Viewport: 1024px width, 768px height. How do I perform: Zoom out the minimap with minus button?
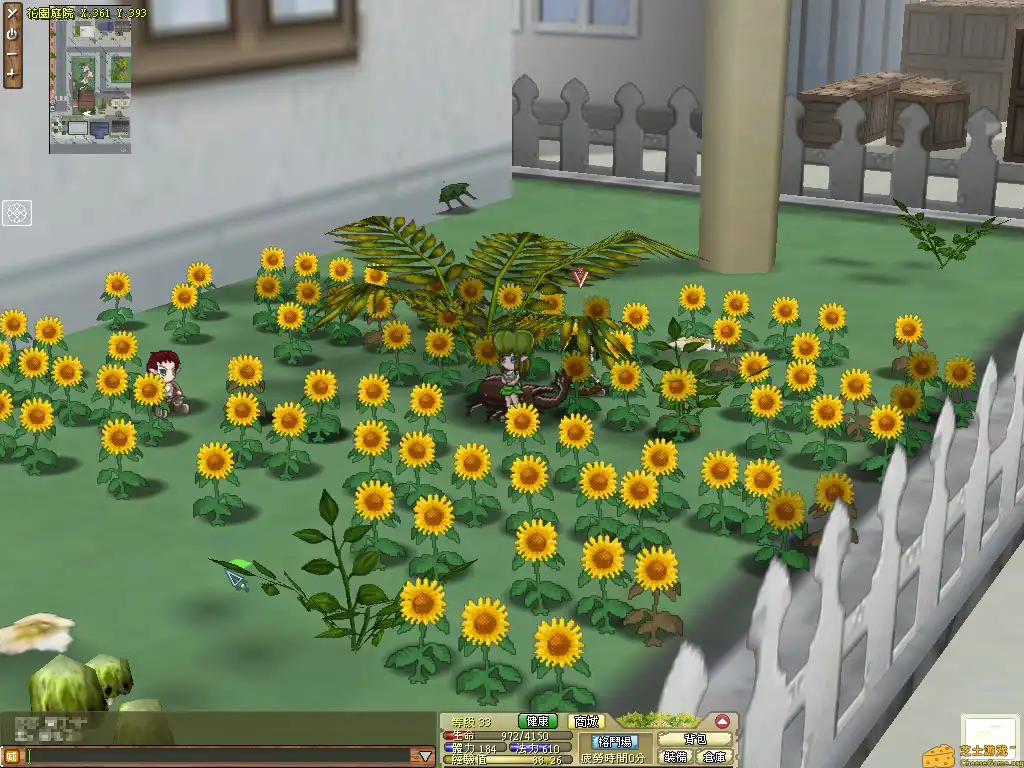[12, 53]
